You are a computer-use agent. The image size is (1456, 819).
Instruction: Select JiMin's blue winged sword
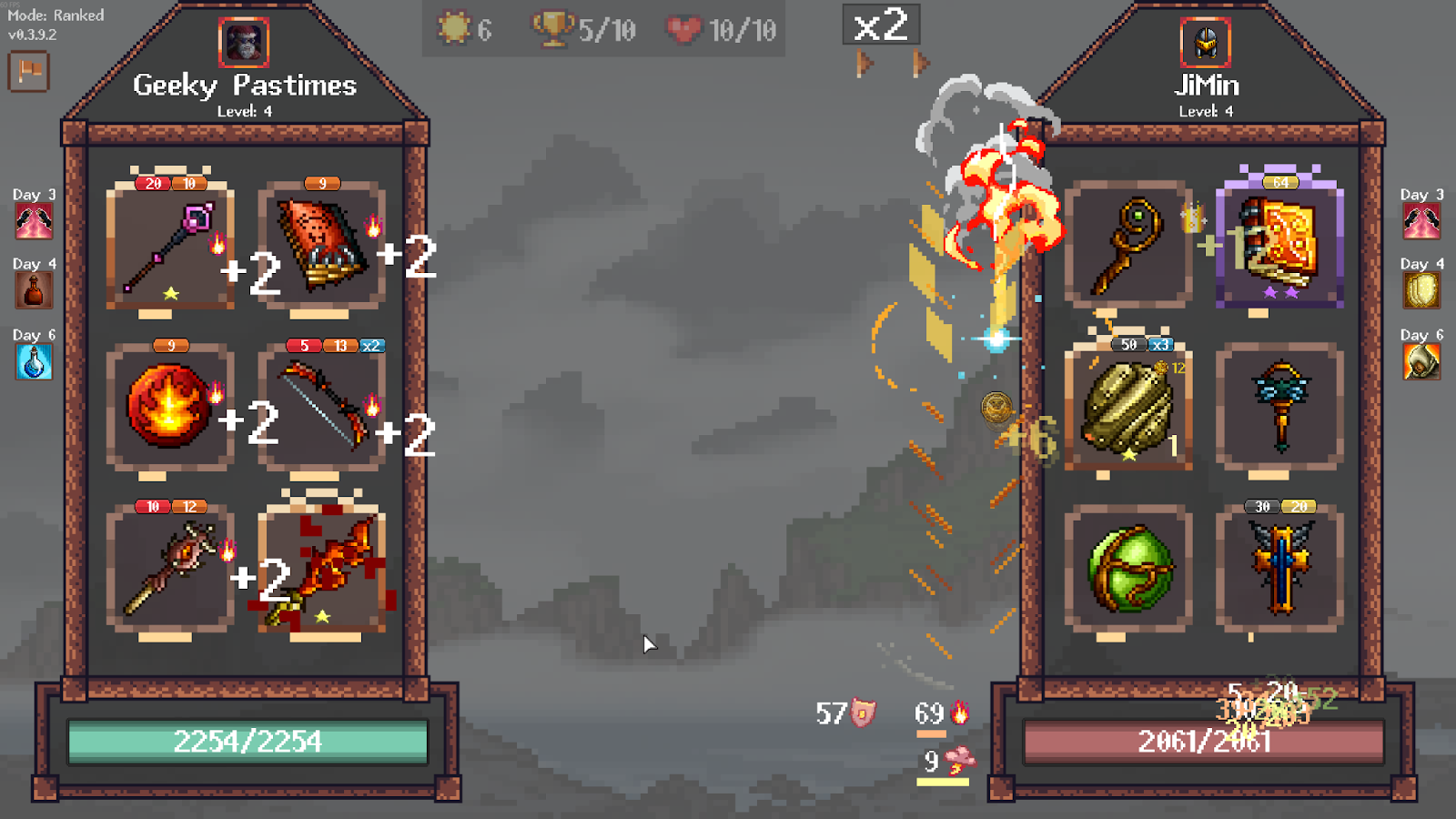pyautogui.click(x=1279, y=569)
